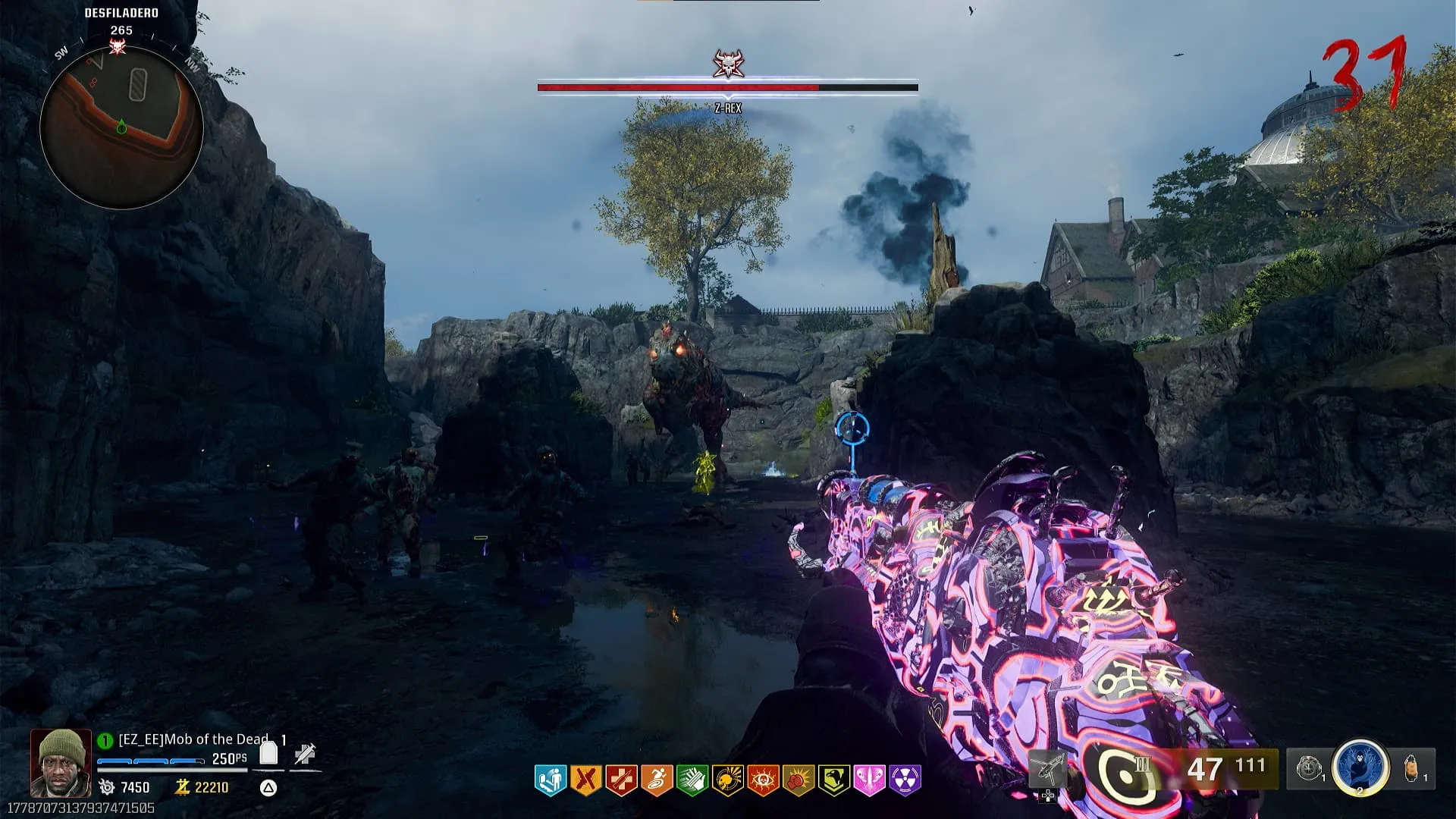Viewport: 1456px width, 819px height.
Task: Click the black eagle head perk icon
Action: click(x=833, y=780)
